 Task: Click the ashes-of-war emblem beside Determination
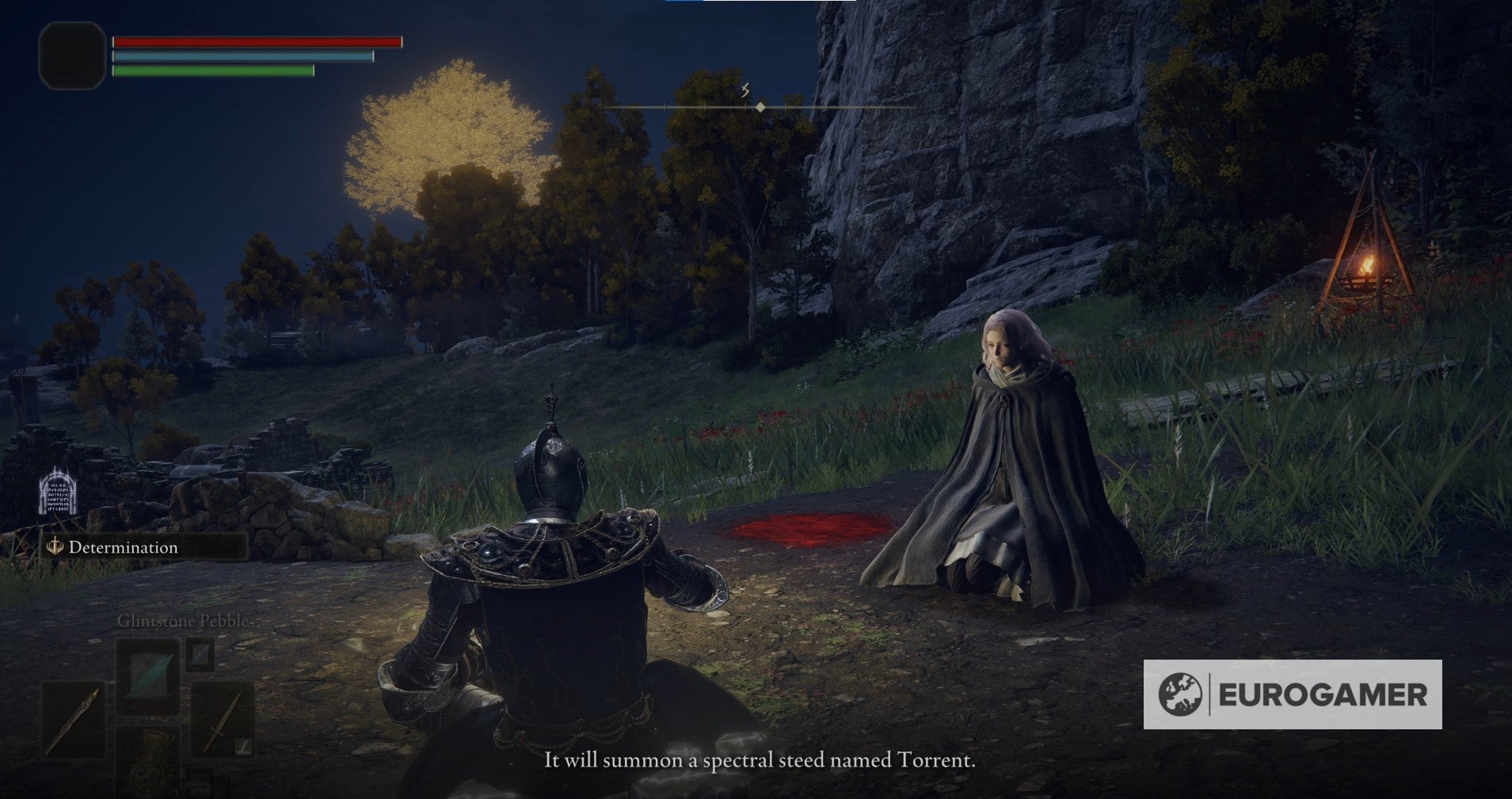(x=54, y=547)
